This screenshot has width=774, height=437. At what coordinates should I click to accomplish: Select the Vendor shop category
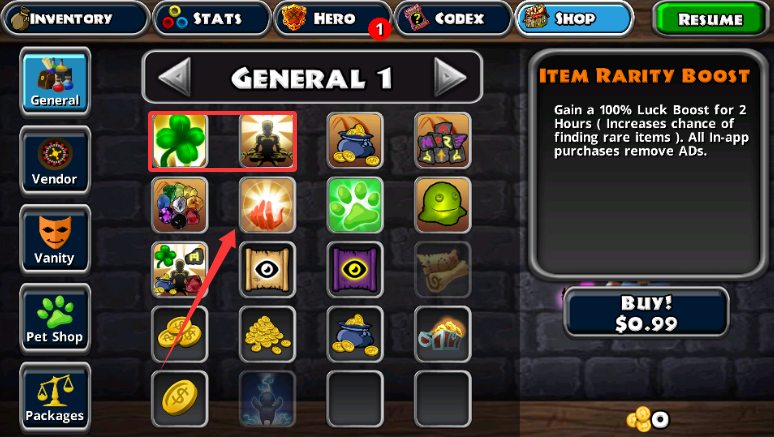coord(55,159)
